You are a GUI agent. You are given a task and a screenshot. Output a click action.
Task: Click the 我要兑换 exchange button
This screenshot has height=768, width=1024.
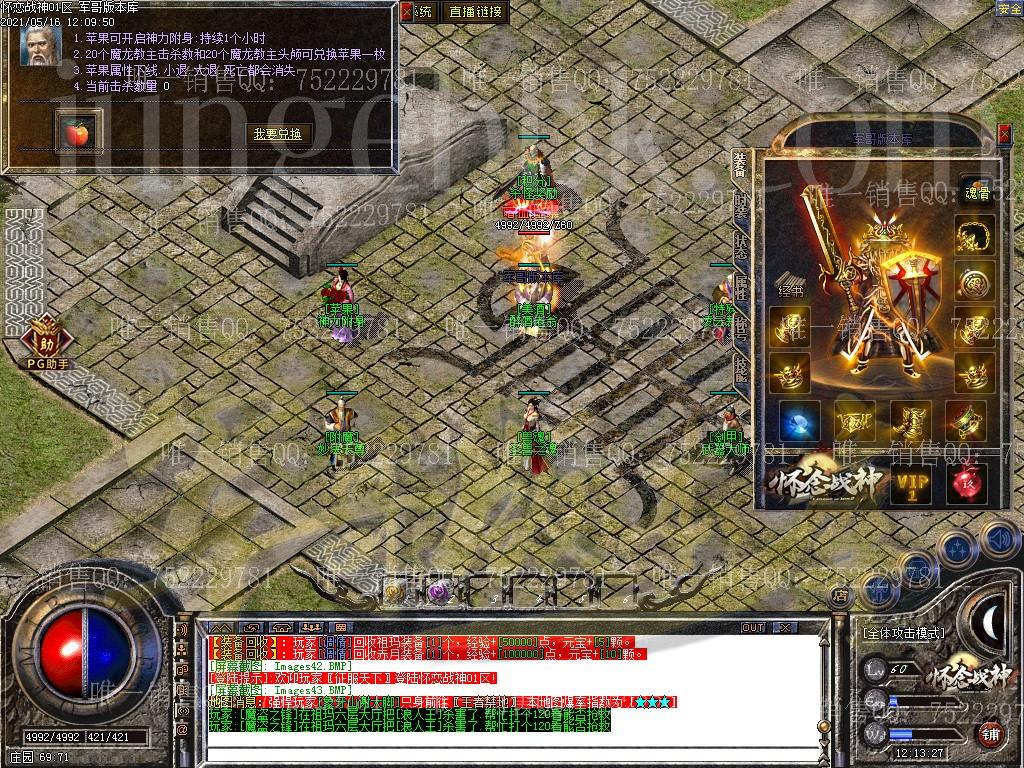277,134
